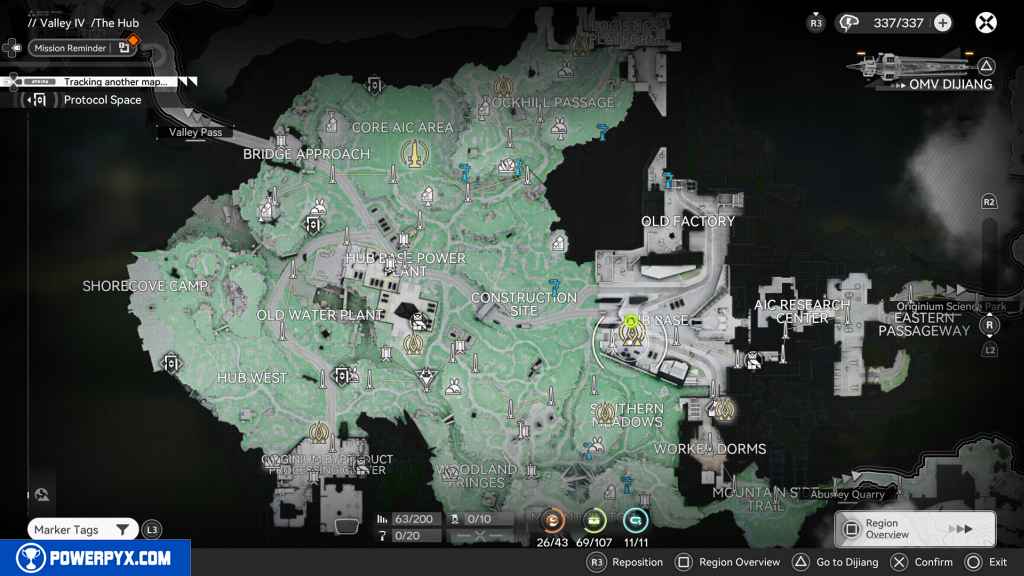
Task: Select the Originium Science Park label
Action: (x=951, y=307)
